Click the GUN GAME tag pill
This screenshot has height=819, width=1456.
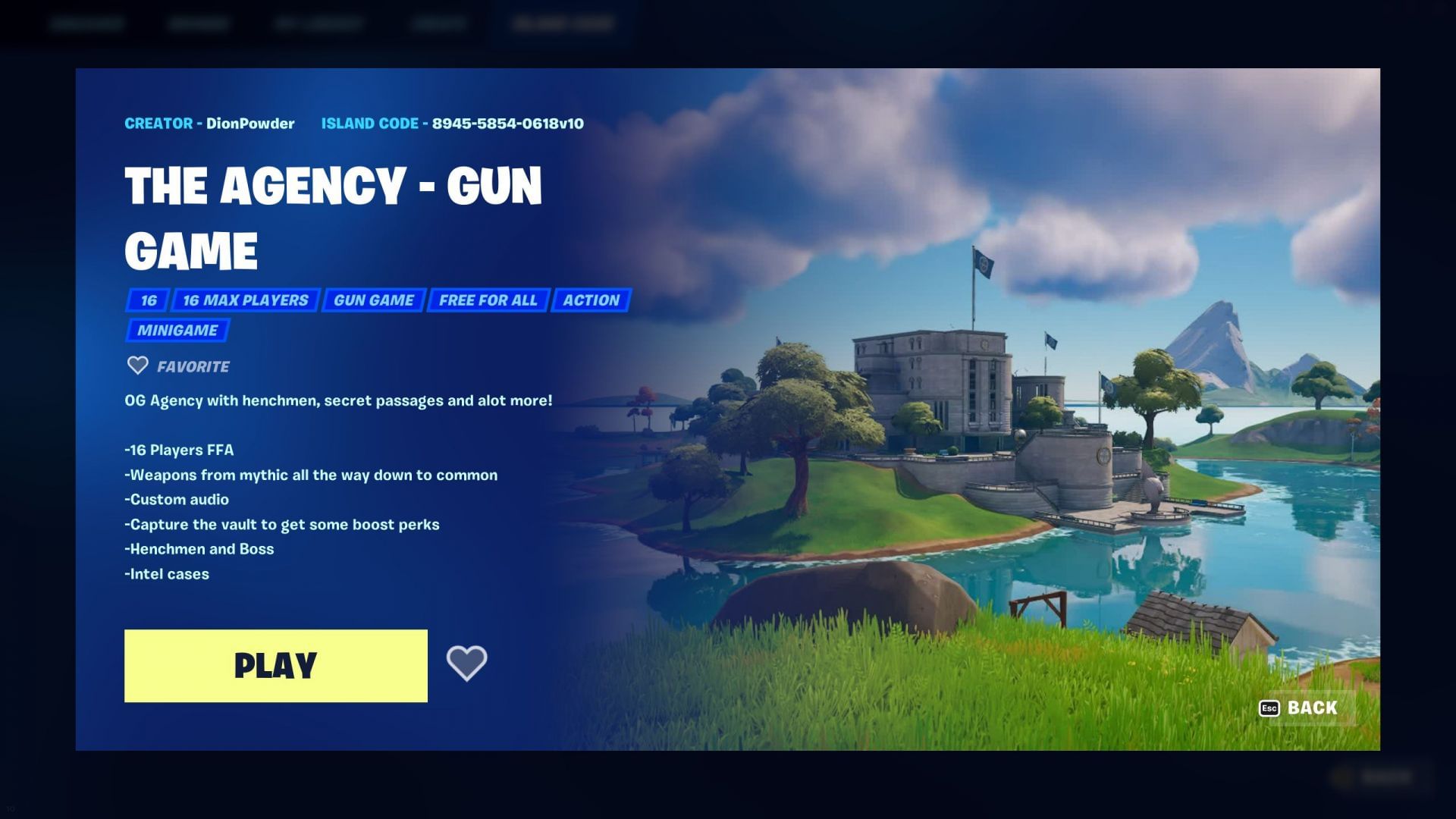372,300
